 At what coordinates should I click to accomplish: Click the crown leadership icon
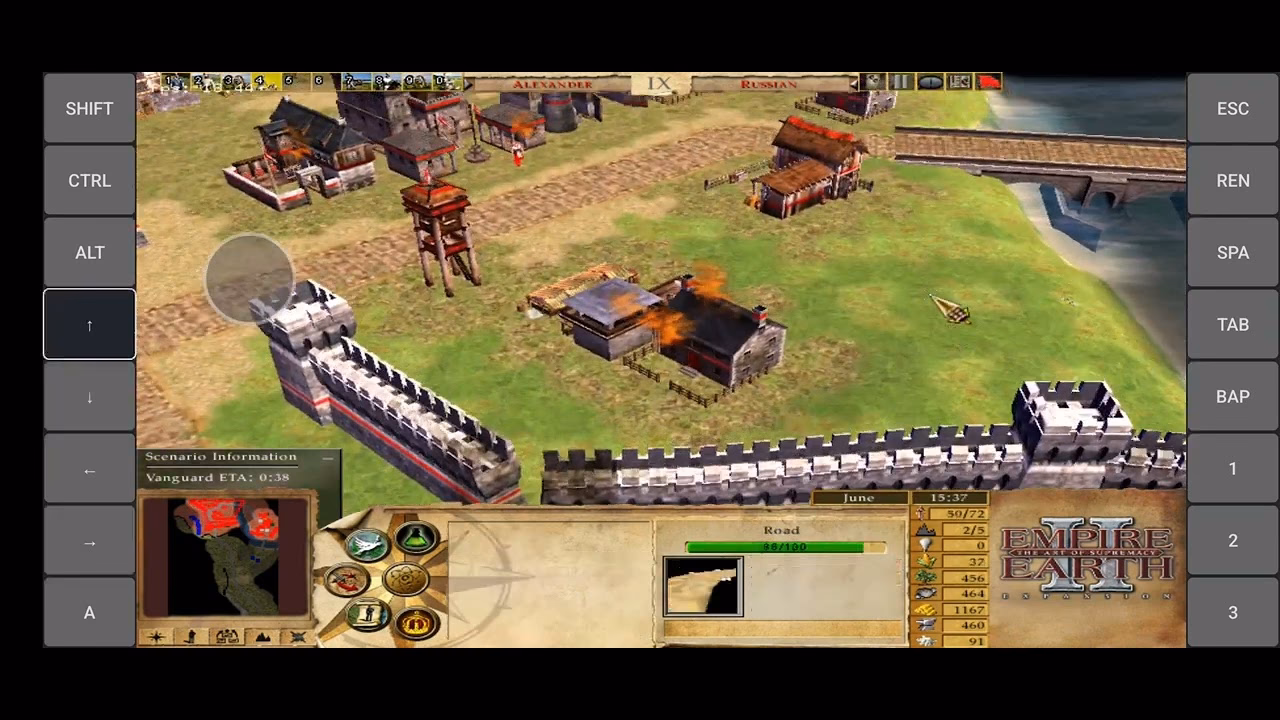415,620
